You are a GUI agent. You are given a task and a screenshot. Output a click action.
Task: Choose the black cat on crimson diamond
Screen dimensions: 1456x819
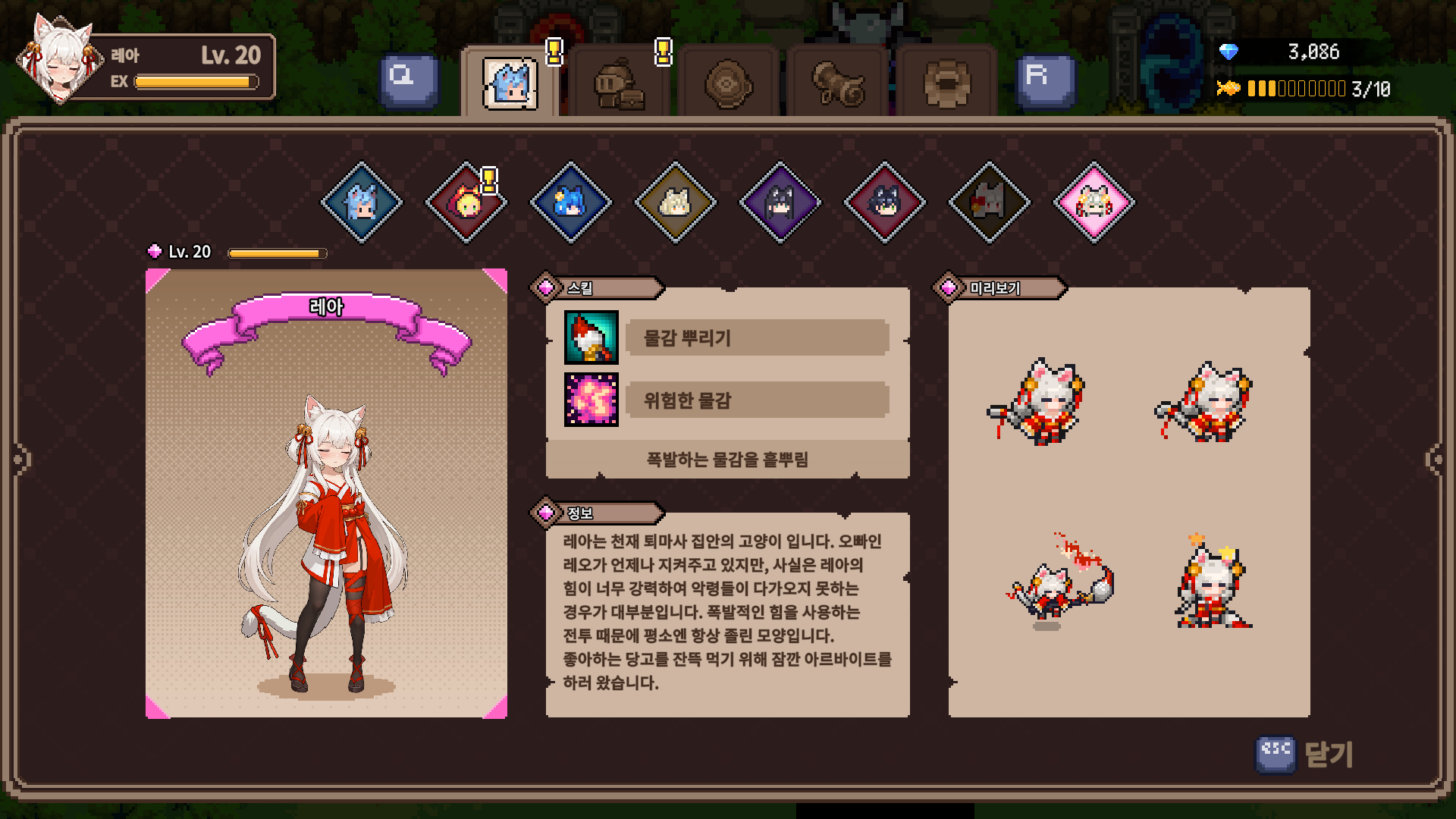[x=884, y=202]
